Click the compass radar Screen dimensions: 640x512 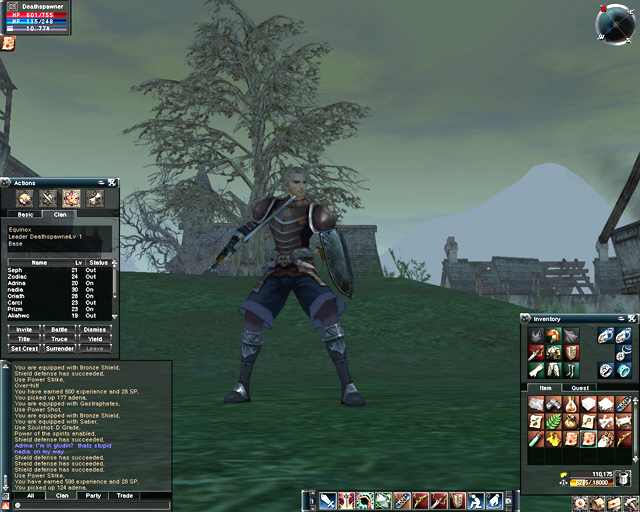pos(613,22)
